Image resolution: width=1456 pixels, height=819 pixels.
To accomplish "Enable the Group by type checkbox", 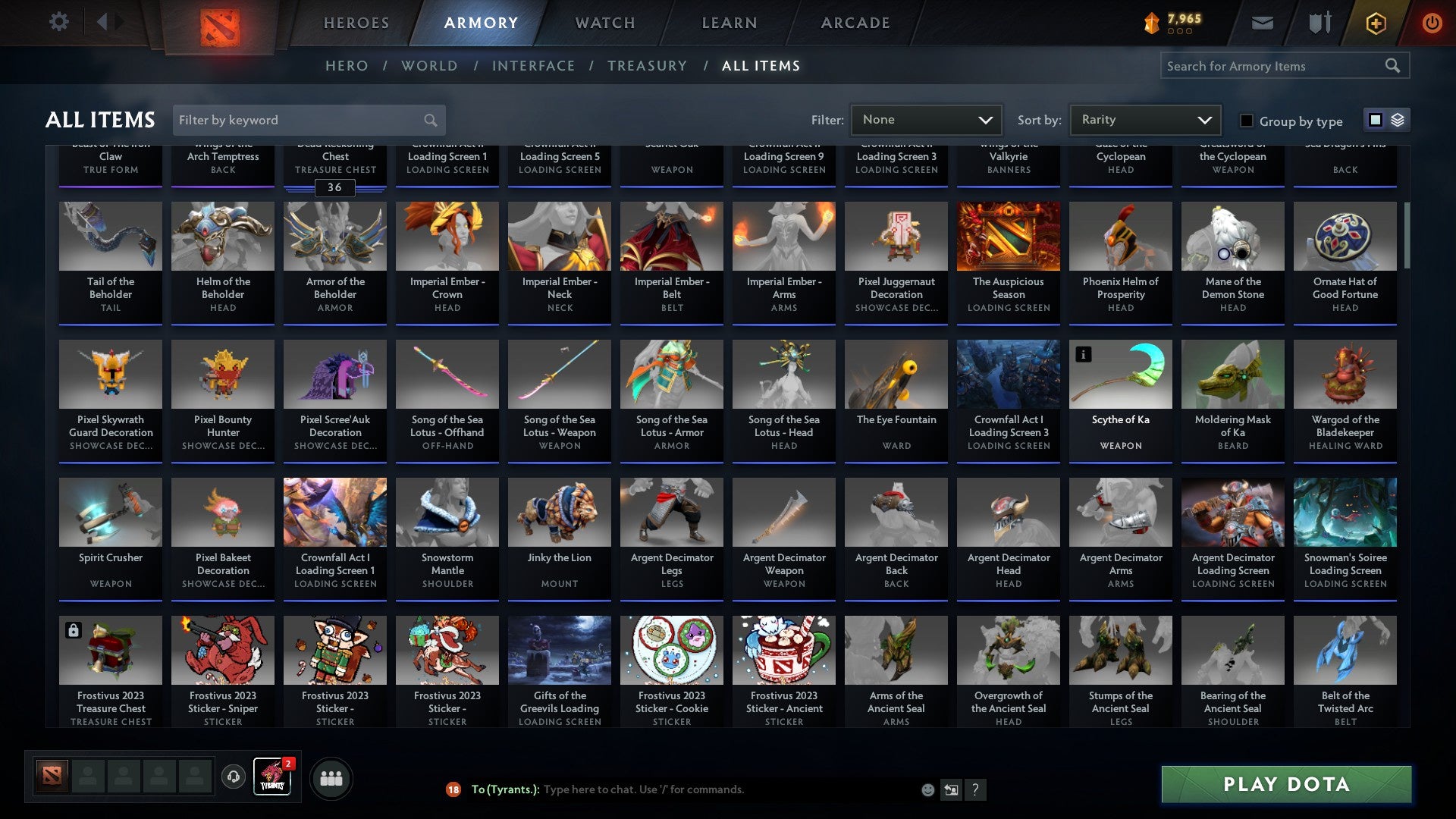I will (1246, 121).
